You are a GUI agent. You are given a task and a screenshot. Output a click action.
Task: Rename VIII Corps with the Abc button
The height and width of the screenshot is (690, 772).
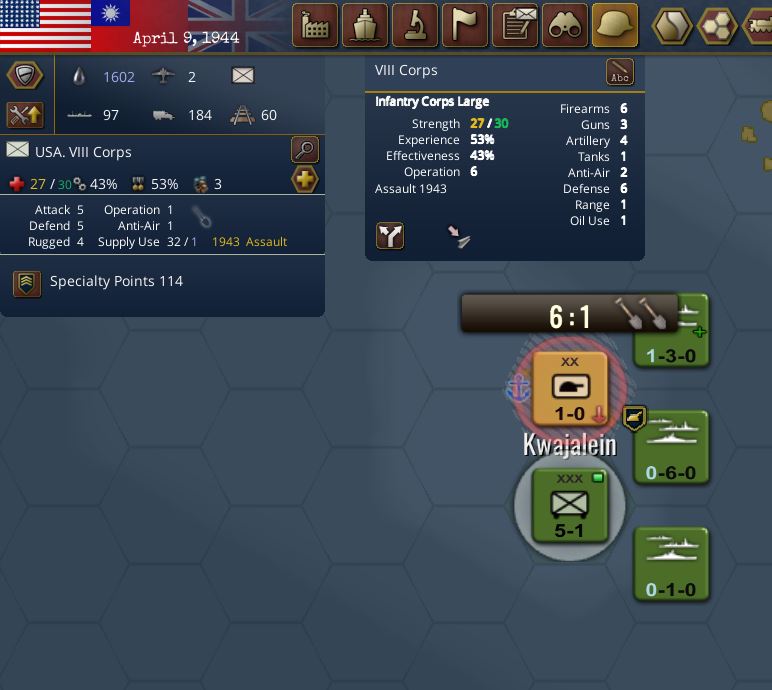click(x=620, y=73)
